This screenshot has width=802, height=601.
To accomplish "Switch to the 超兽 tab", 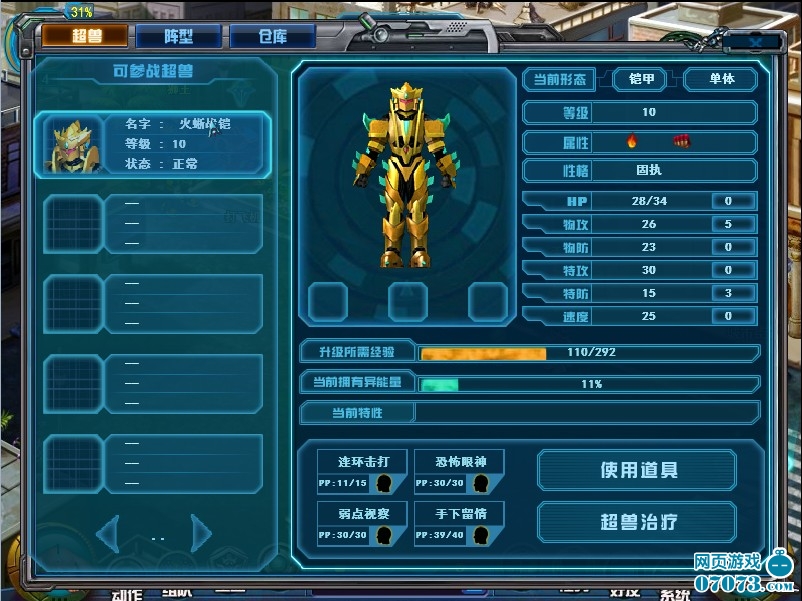I will (85, 37).
